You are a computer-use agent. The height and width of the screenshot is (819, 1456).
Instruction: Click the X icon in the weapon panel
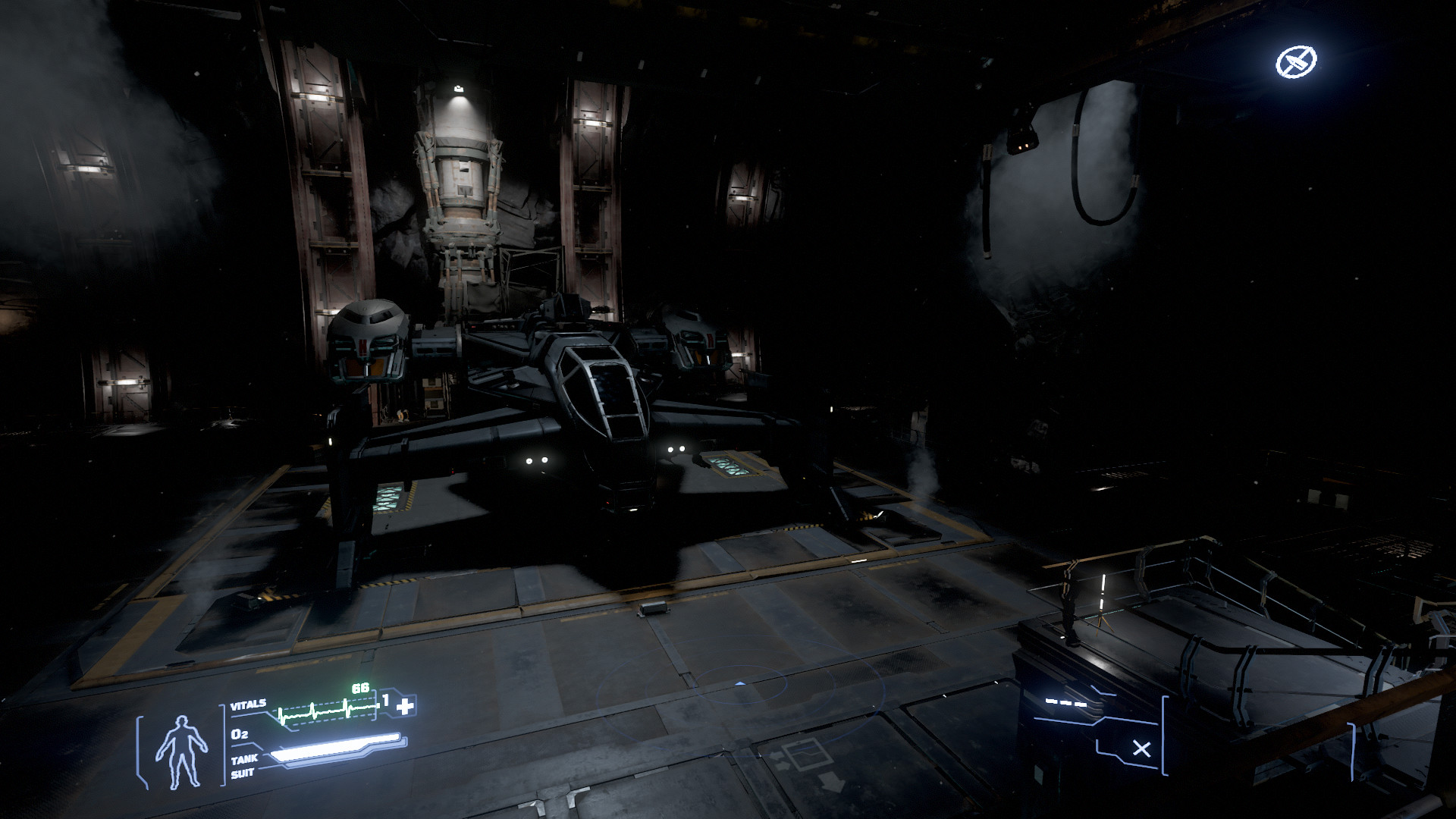(x=1141, y=750)
